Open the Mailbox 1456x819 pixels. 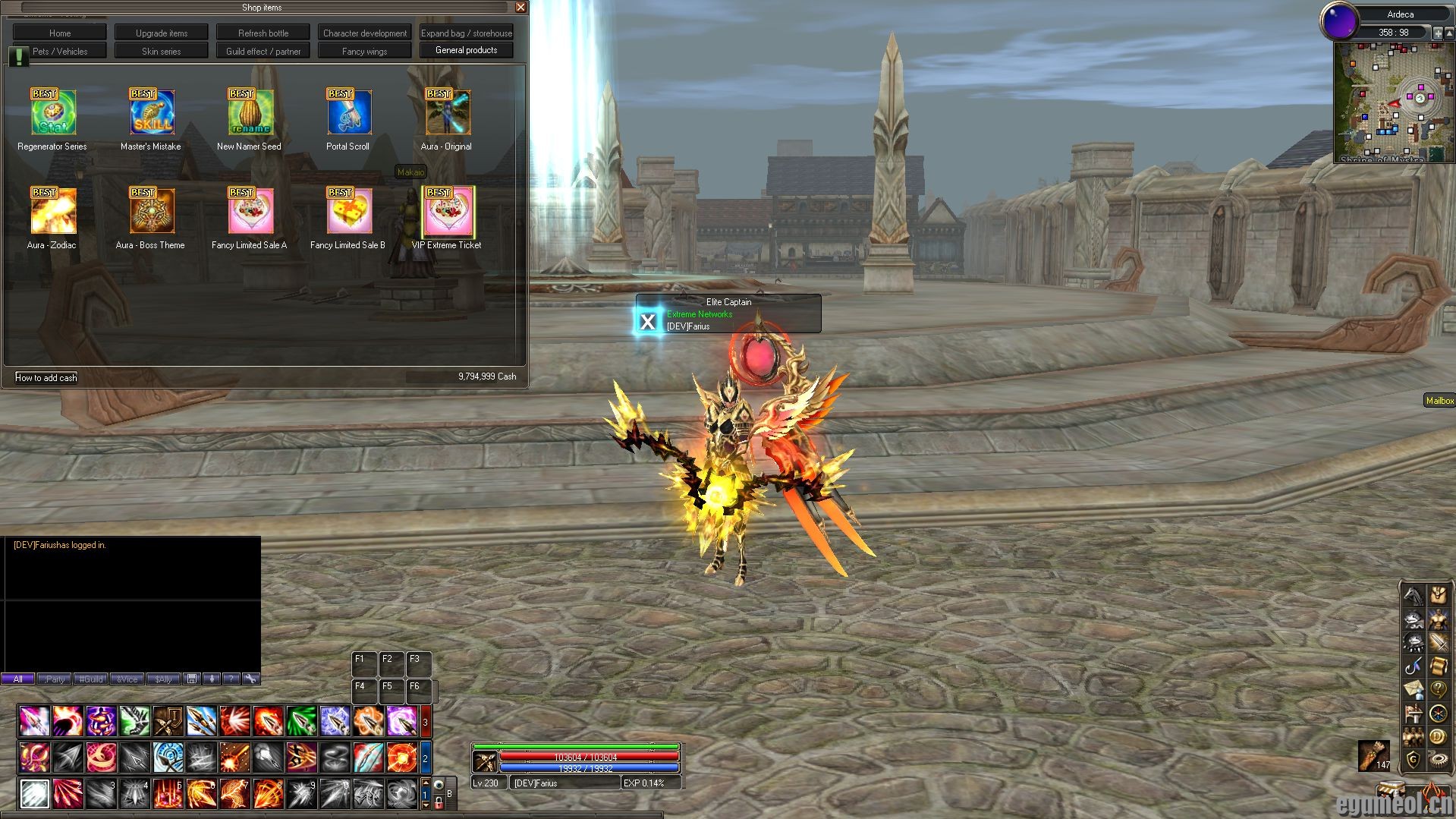coord(1439,401)
